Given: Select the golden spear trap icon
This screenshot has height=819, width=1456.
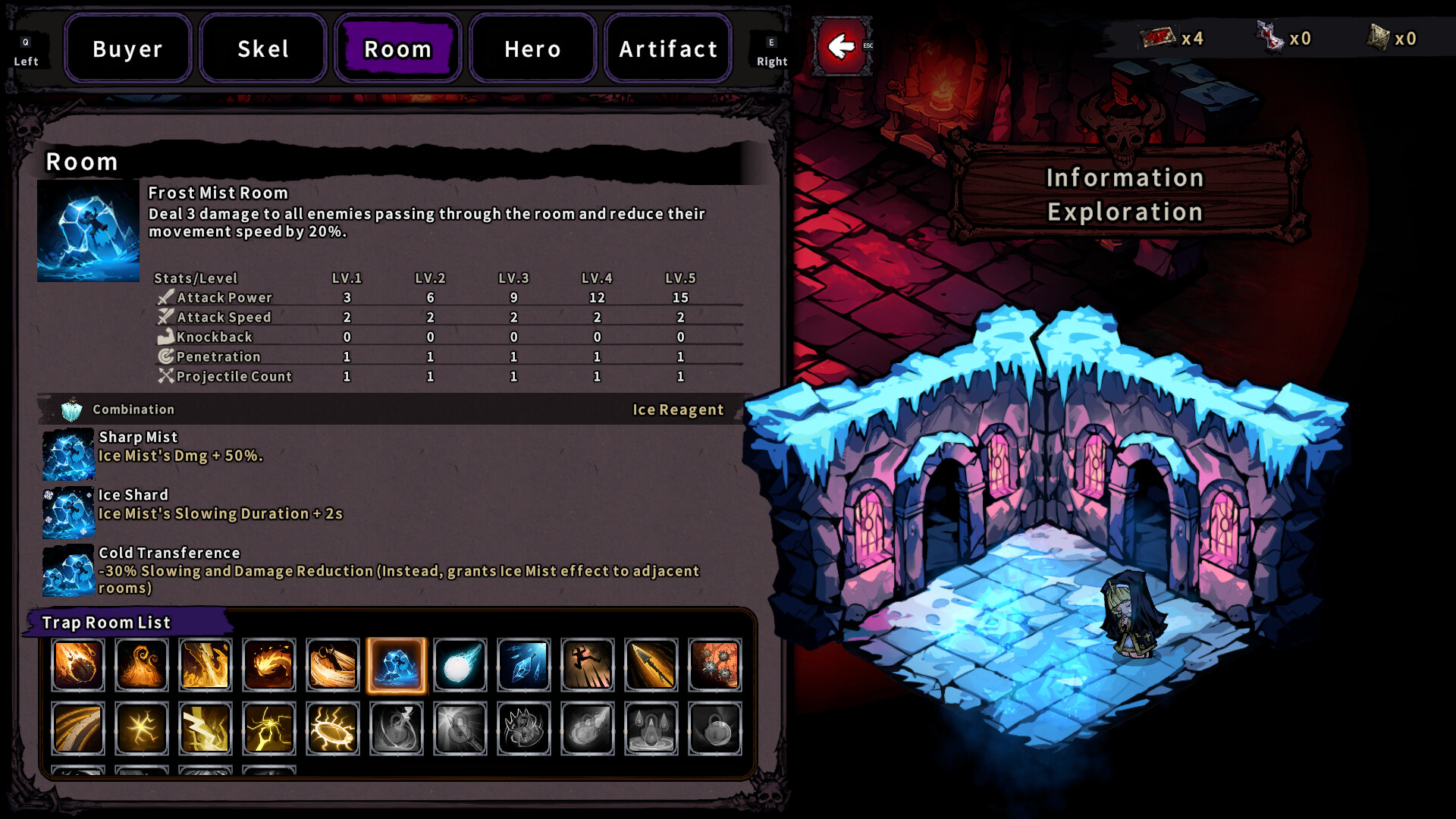Looking at the screenshot, I should [x=651, y=665].
